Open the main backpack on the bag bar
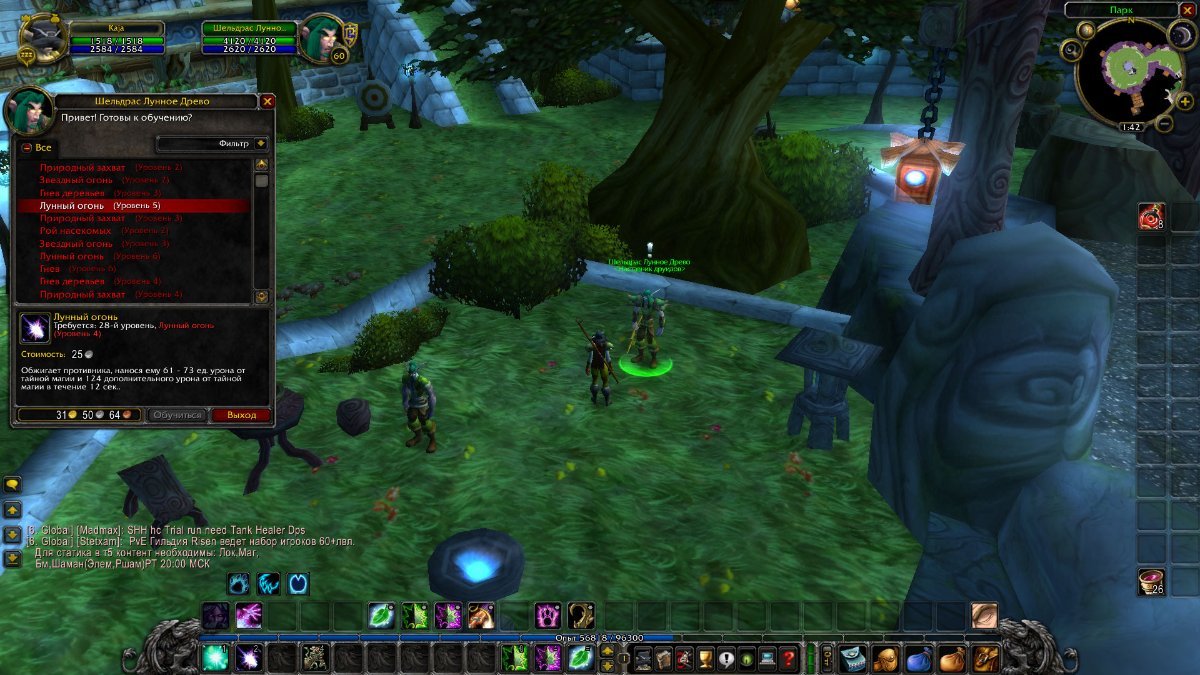 (x=986, y=658)
